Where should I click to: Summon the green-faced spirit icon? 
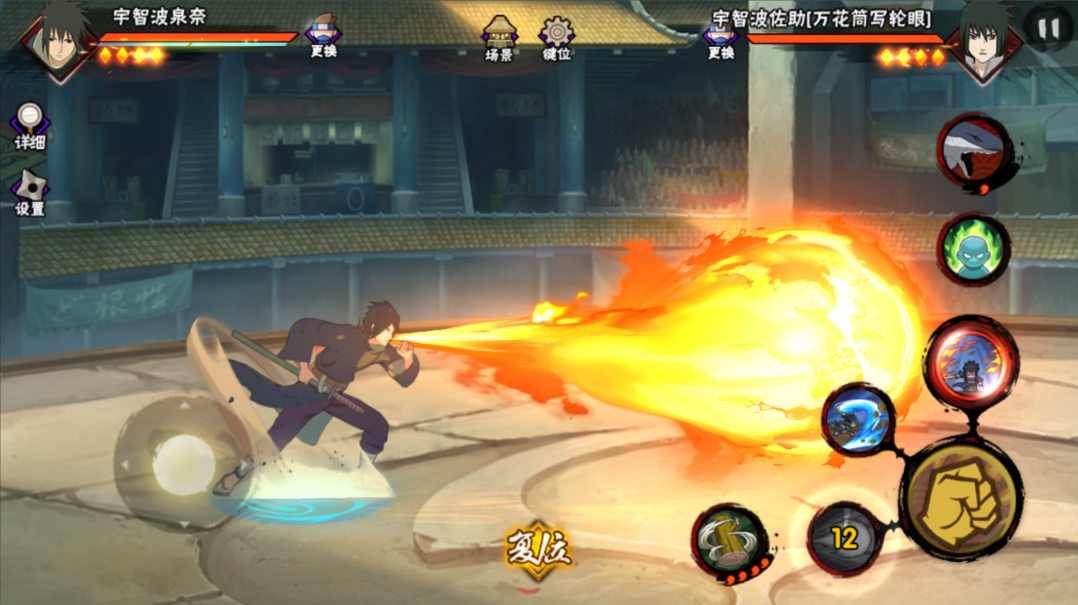click(972, 250)
